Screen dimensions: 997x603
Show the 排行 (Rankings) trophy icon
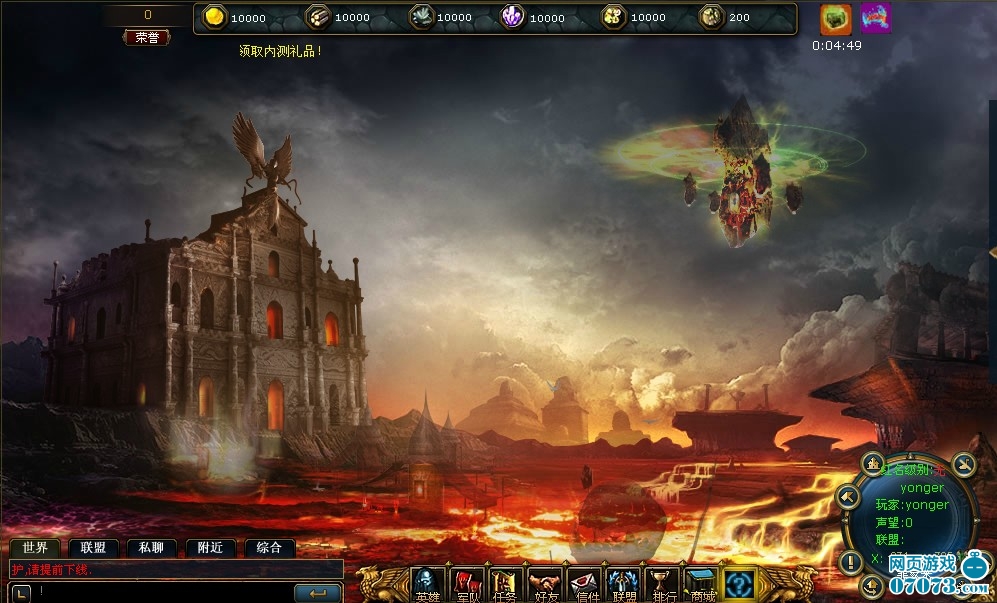coord(662,584)
